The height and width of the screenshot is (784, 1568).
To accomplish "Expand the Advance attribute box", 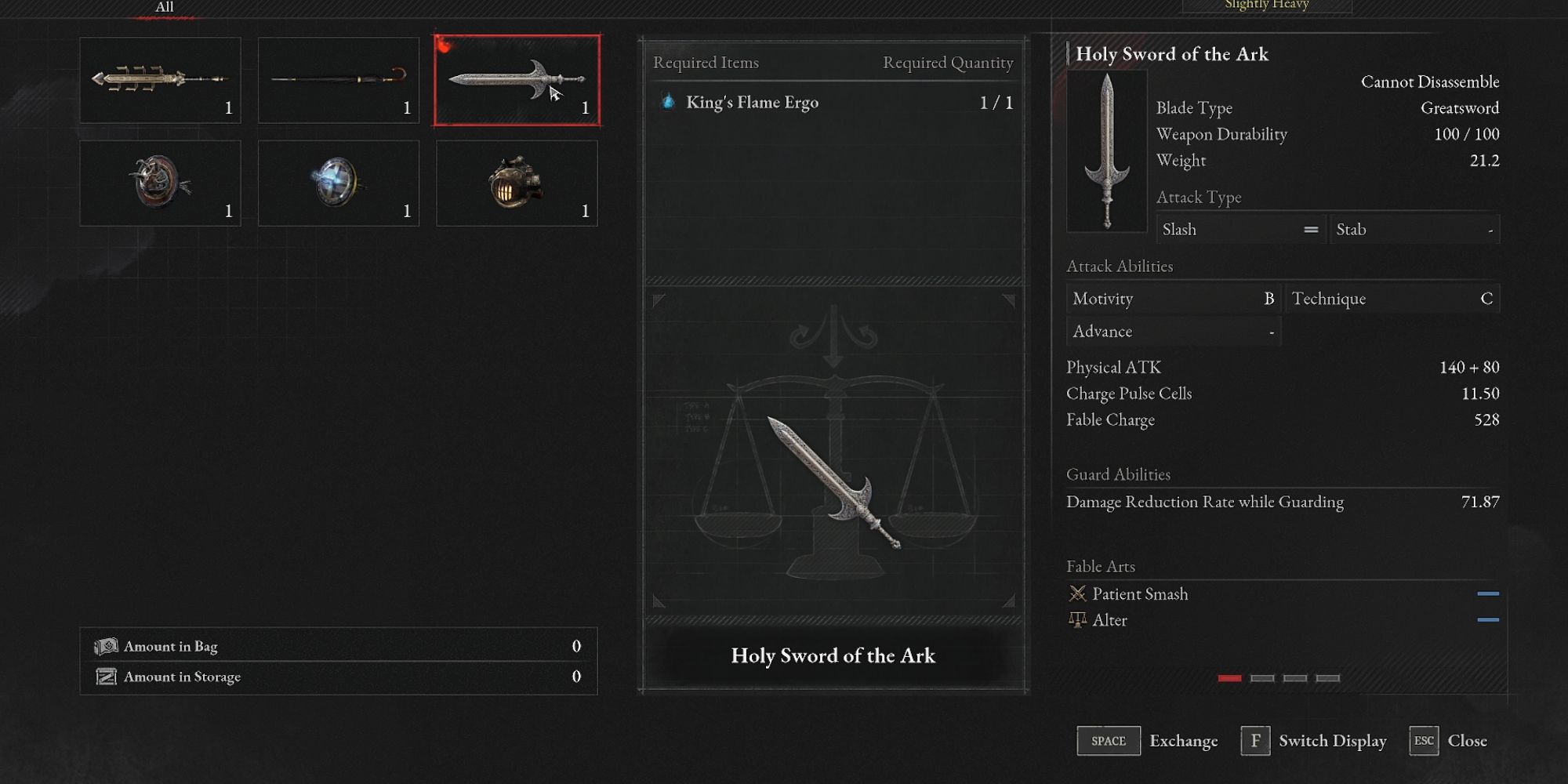I will 1173,331.
